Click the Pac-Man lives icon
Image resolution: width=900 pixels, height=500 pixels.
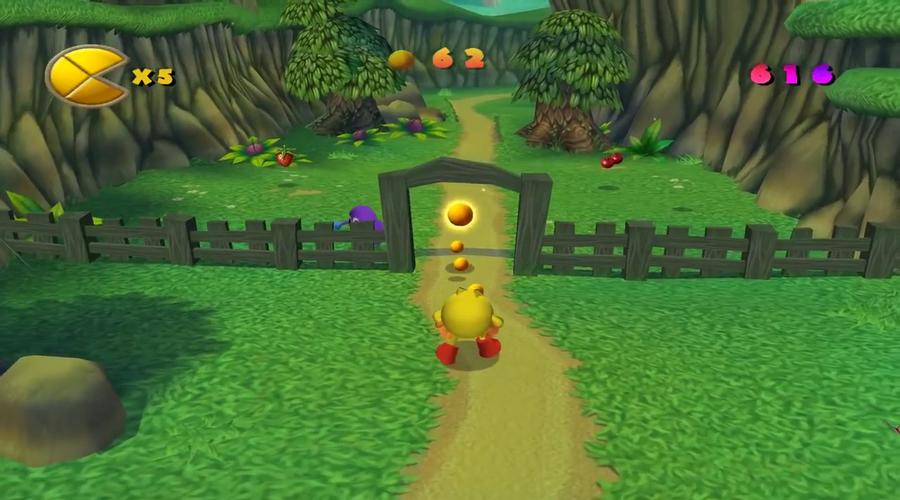pos(86,76)
